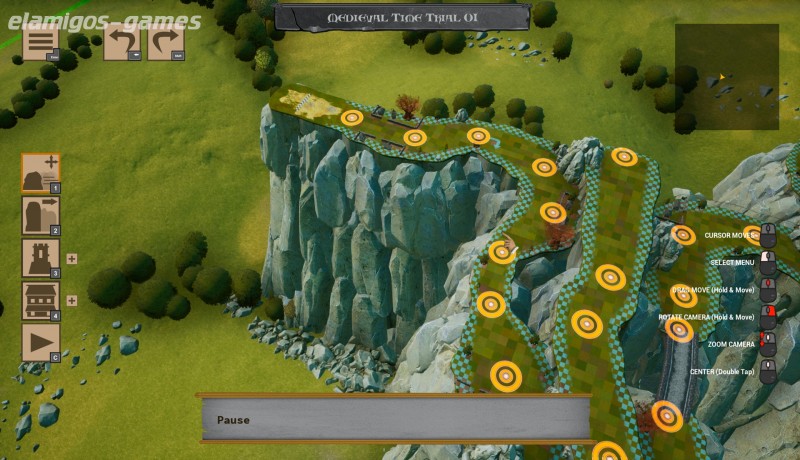
Task: Click the minimap overview panel
Action: coord(726,78)
